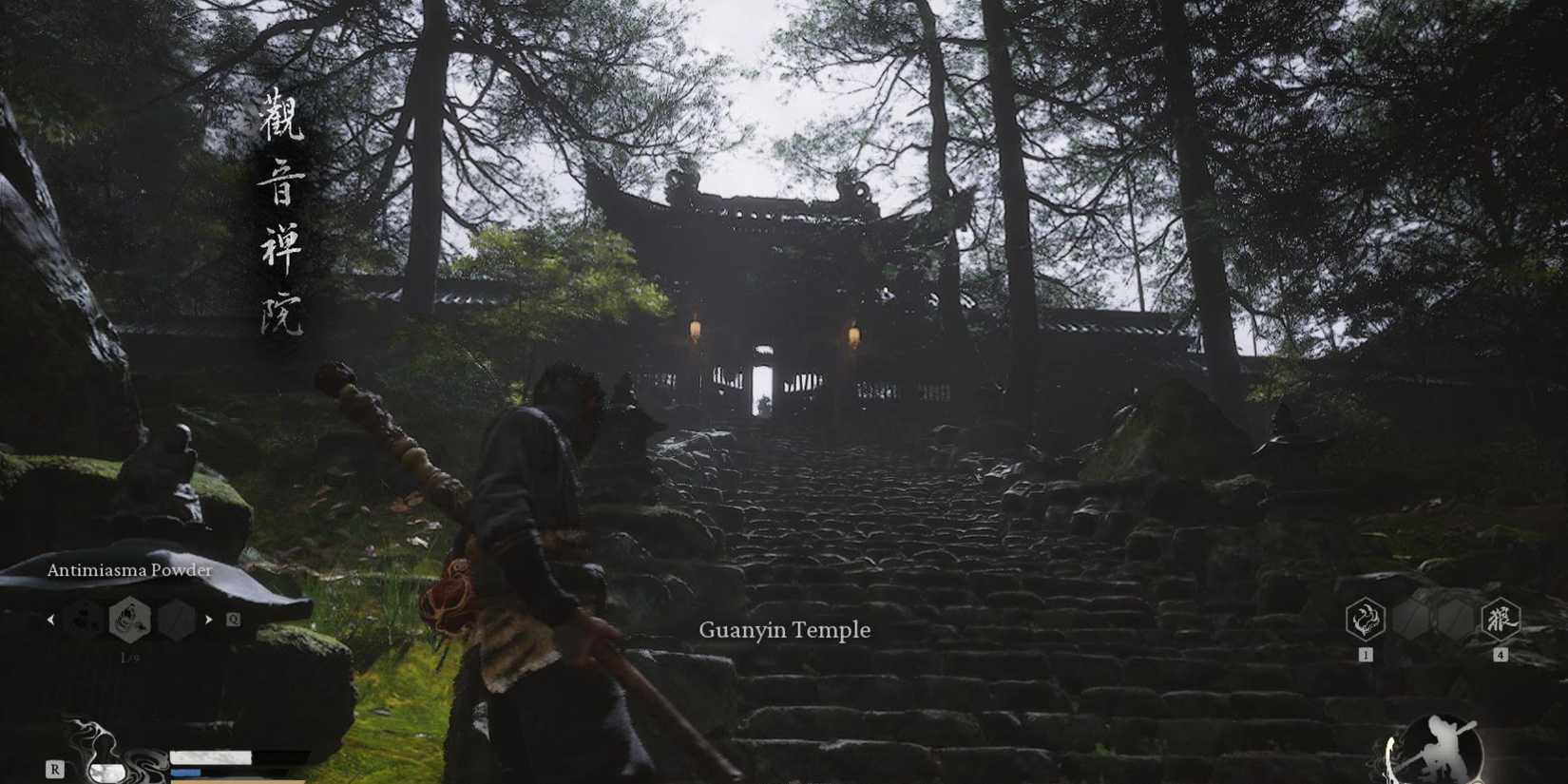Click the '4' keybind badge under the wolf spell
1568x784 pixels.
click(1501, 654)
